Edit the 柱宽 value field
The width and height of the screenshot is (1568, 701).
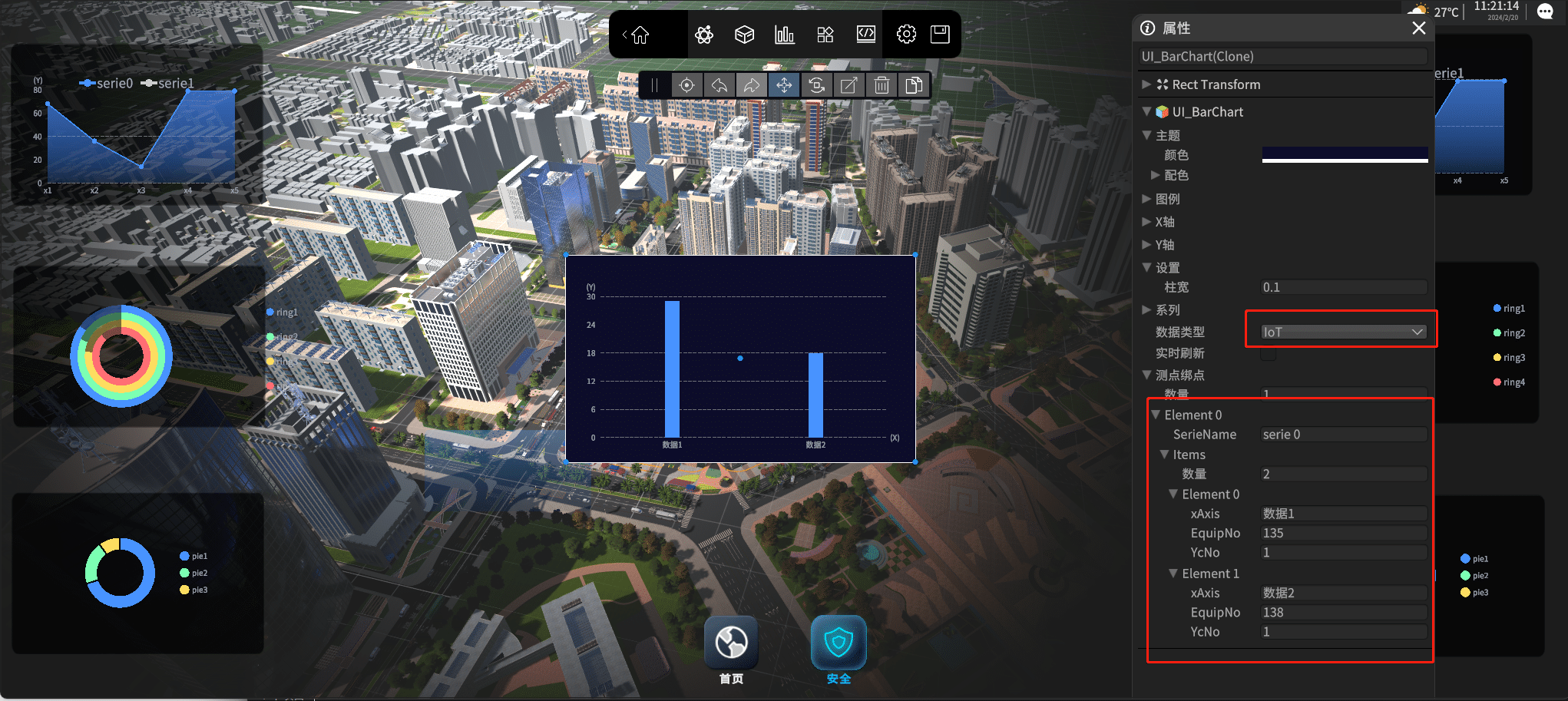(x=1344, y=287)
